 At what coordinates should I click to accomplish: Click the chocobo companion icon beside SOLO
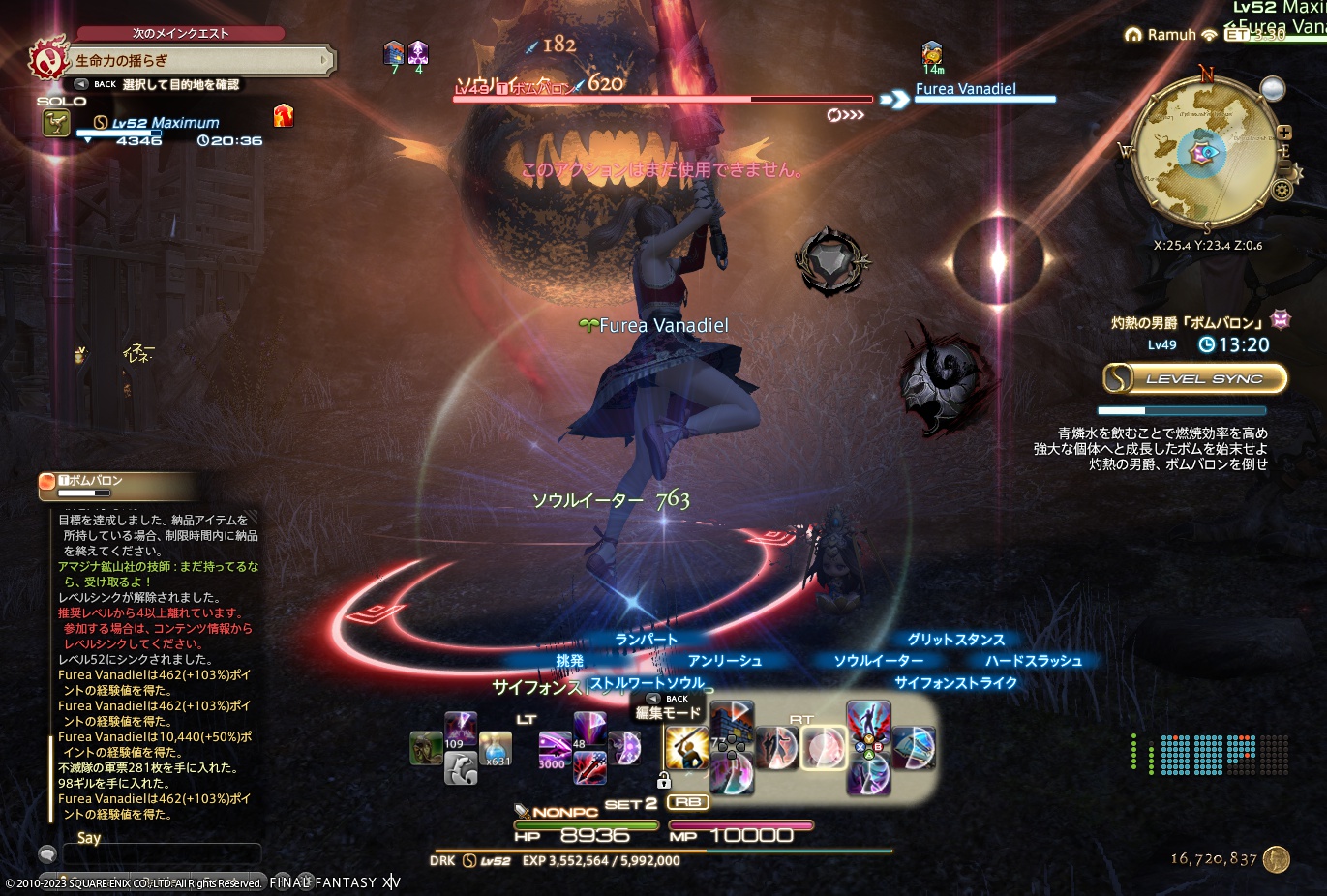pyautogui.click(x=56, y=123)
